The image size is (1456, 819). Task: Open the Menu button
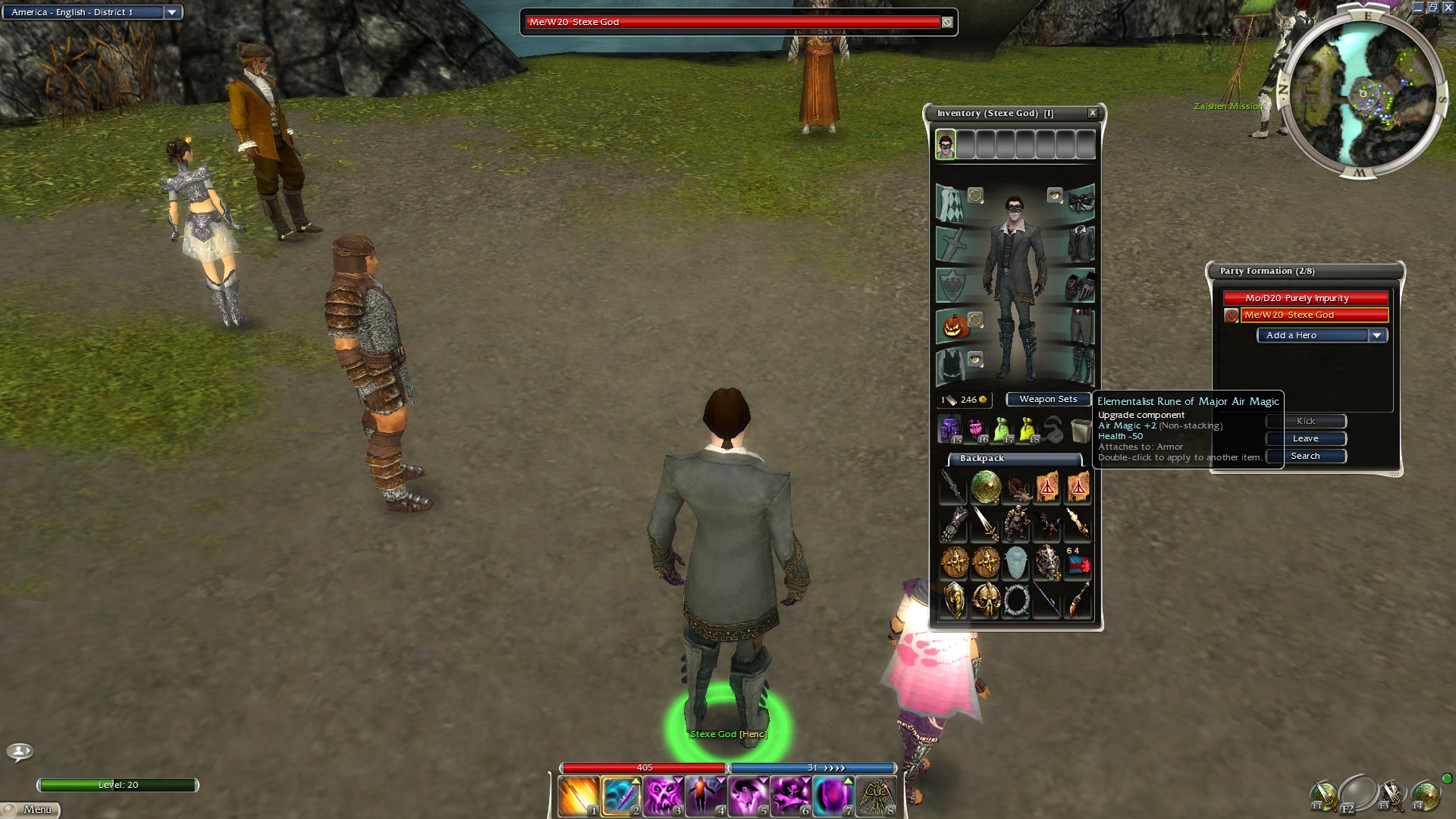pyautogui.click(x=30, y=809)
